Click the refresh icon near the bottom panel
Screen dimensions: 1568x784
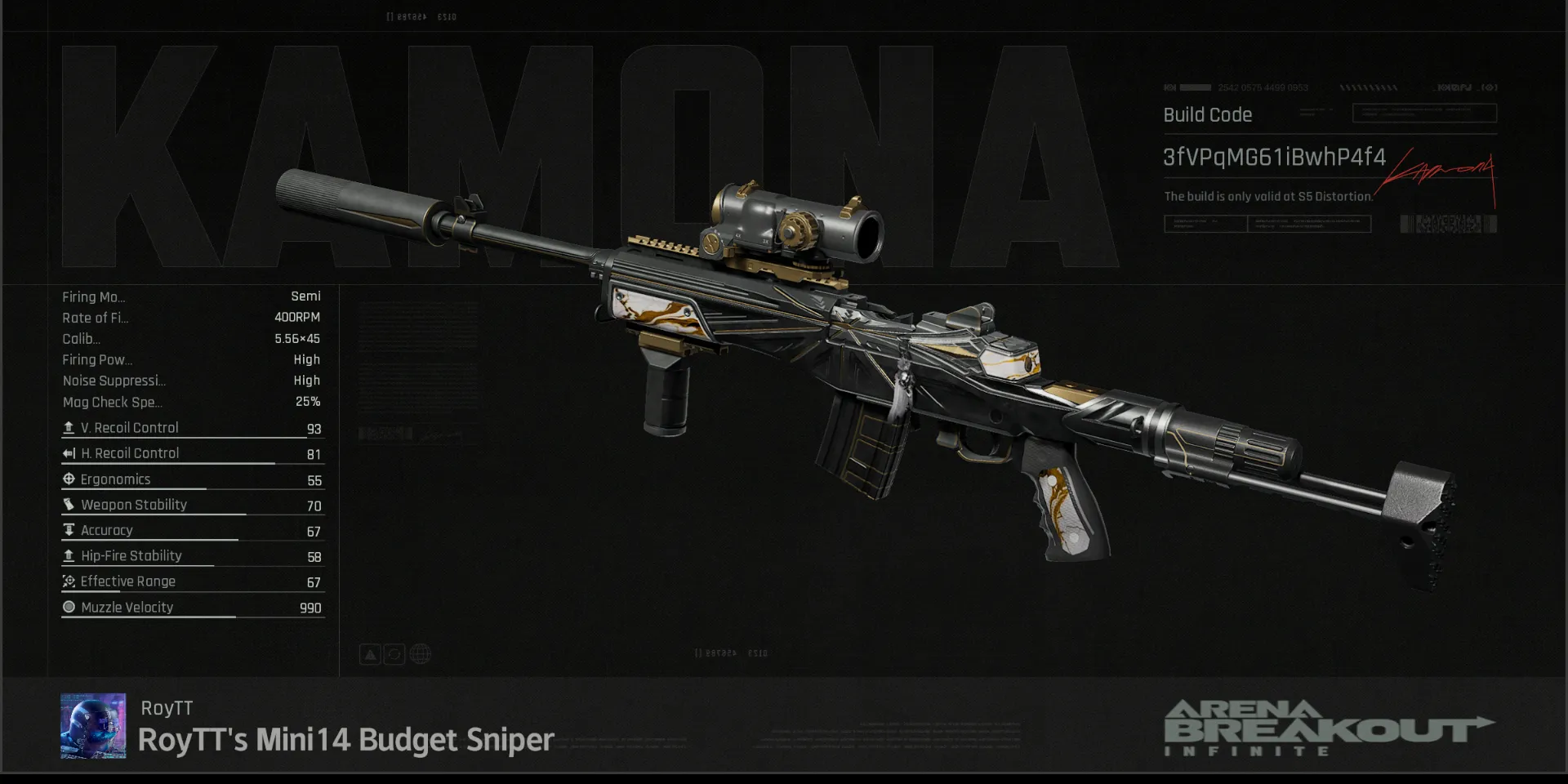(395, 653)
